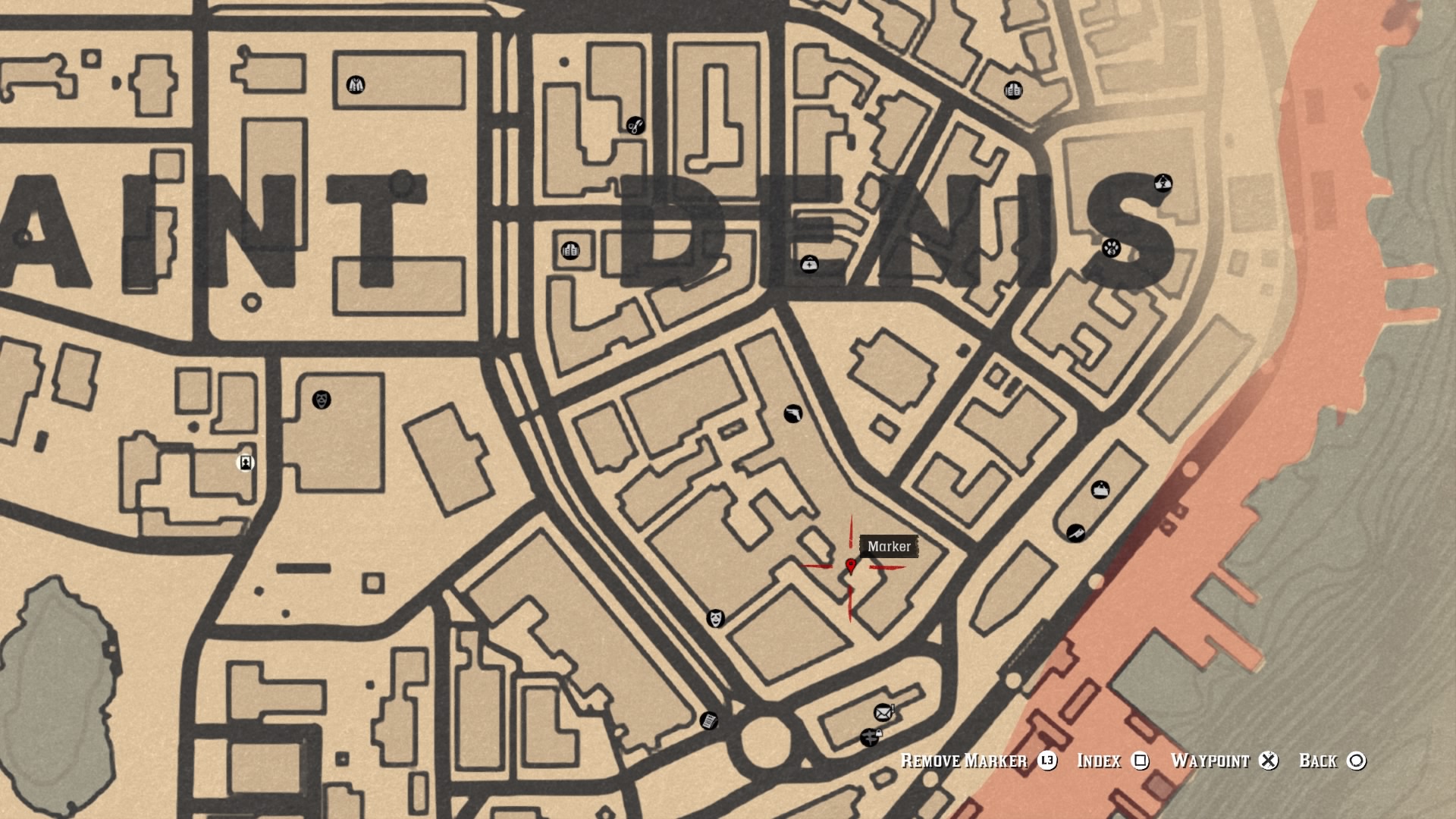Click the saloon icon in the top right
Image resolution: width=1456 pixels, height=819 pixels.
[1012, 90]
